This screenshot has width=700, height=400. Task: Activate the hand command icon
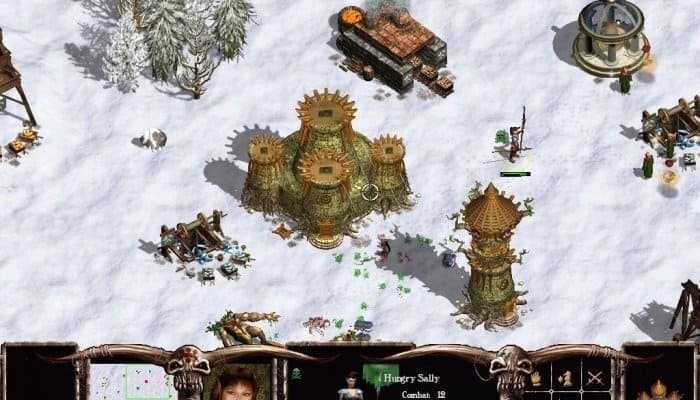(537, 378)
